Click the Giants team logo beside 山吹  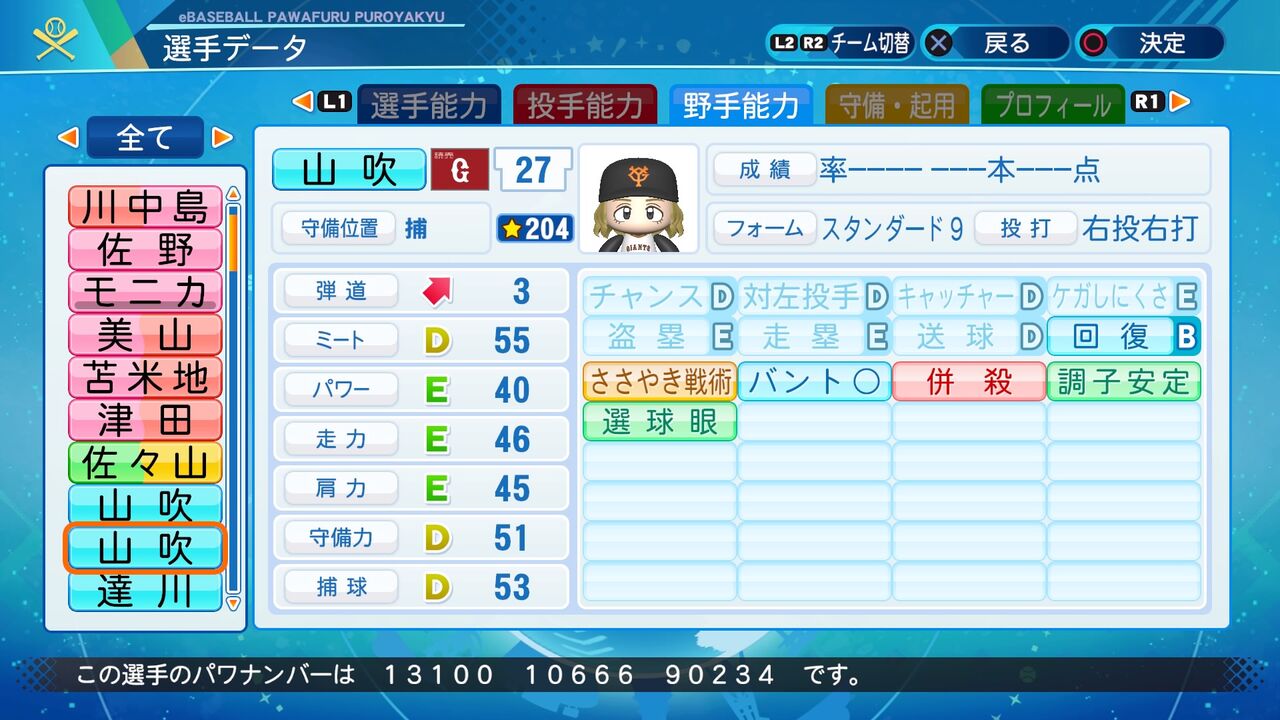click(x=459, y=170)
